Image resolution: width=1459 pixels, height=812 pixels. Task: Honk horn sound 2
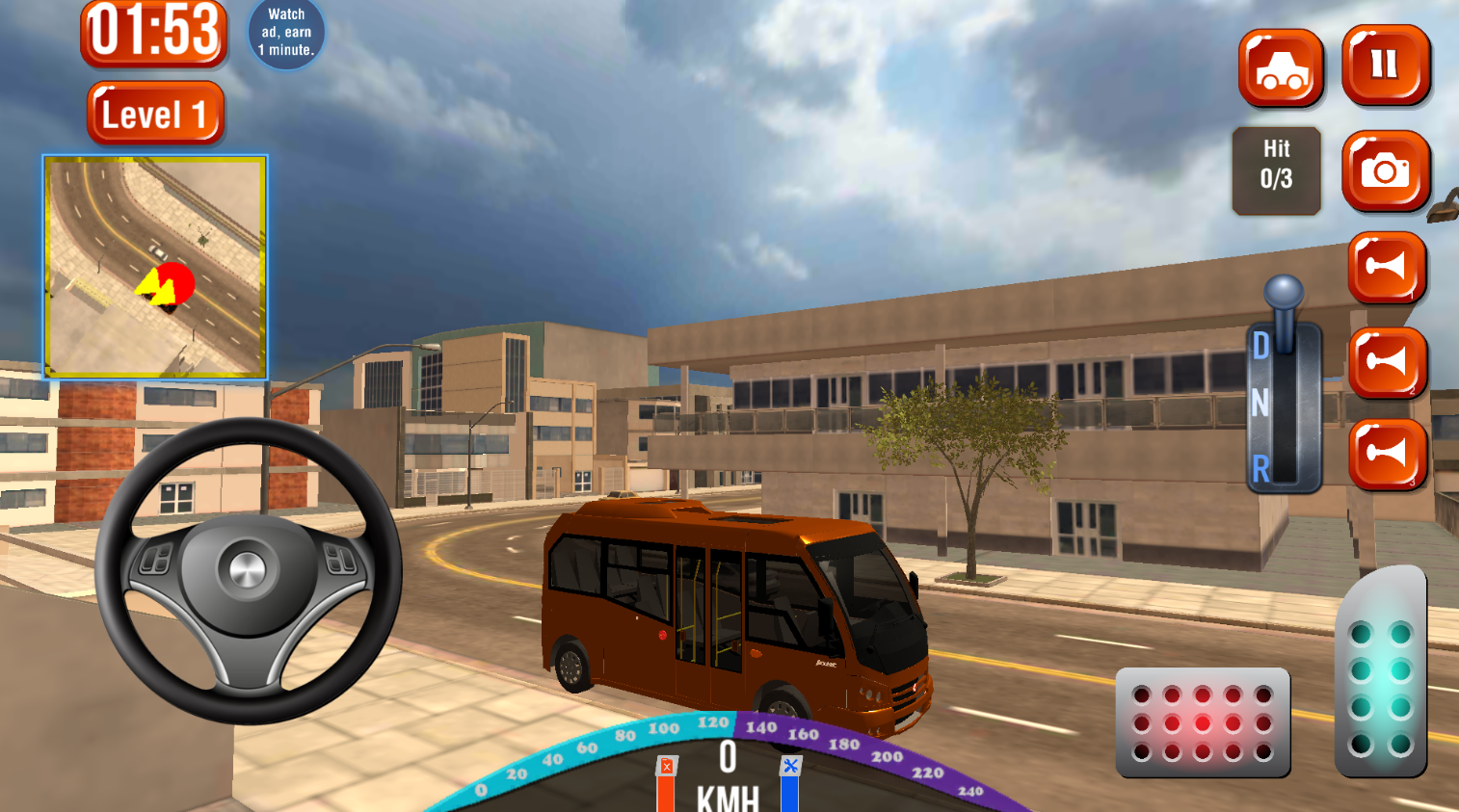[x=1386, y=361]
